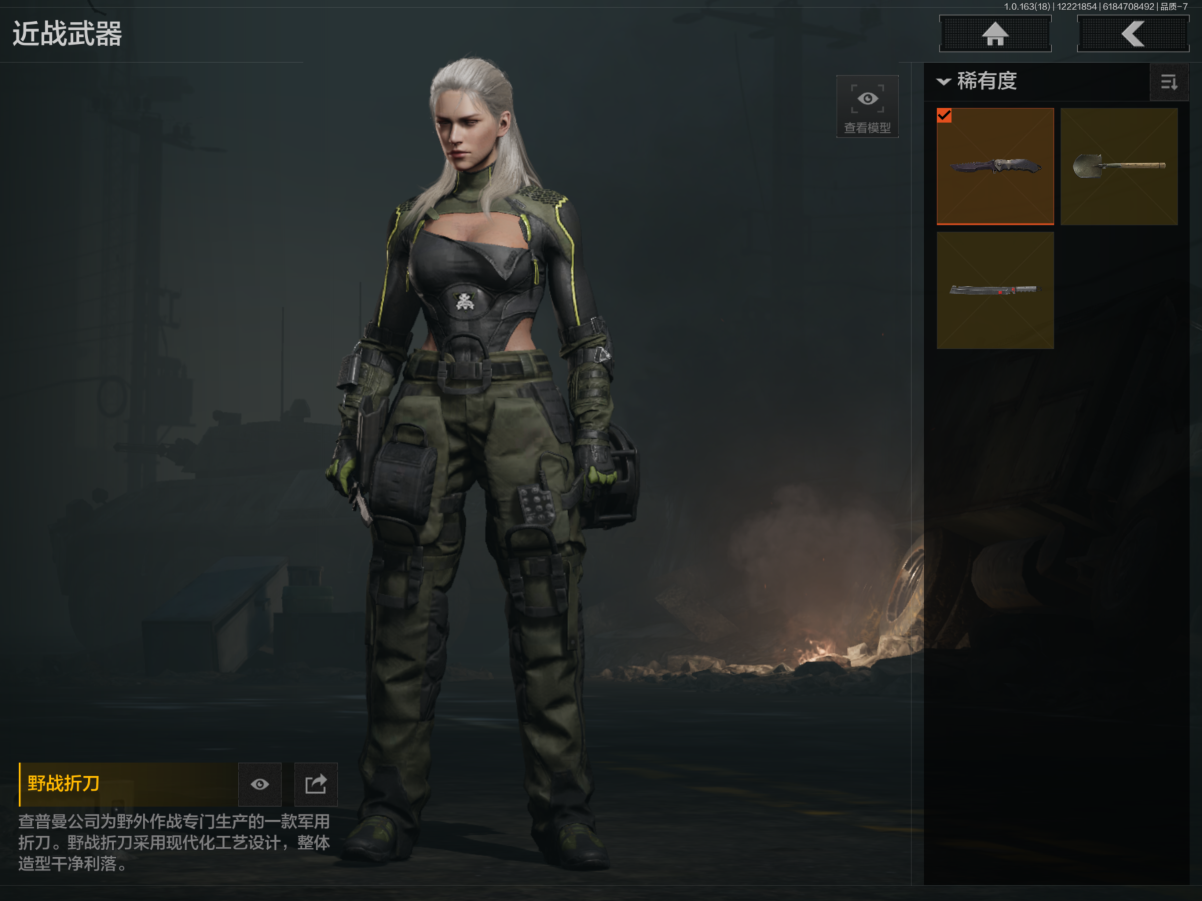Image resolution: width=1202 pixels, height=901 pixels.
Task: Select the folding knife weapon slot
Action: [x=995, y=166]
